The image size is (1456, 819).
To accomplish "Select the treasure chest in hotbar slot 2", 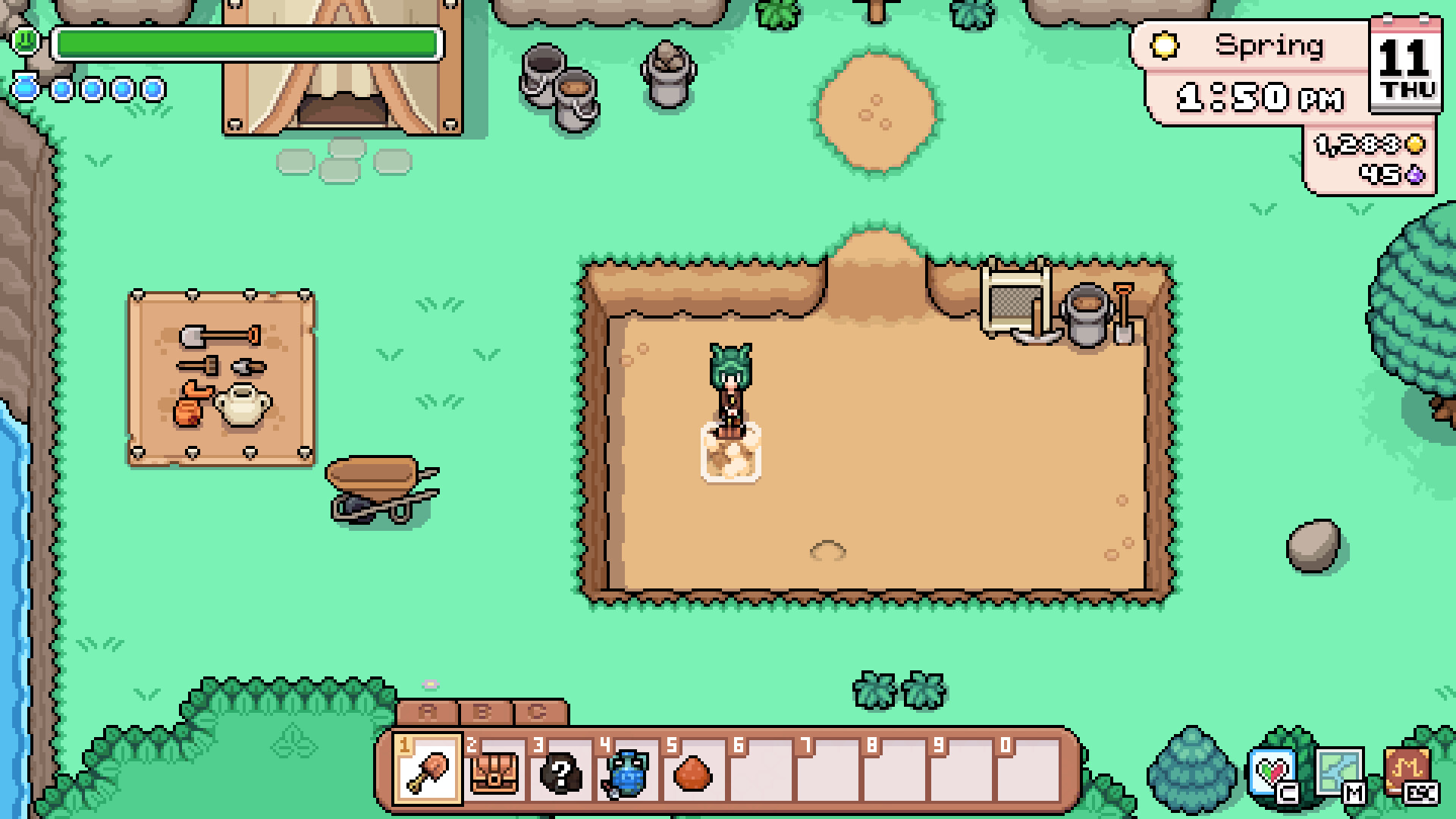I will [x=493, y=773].
